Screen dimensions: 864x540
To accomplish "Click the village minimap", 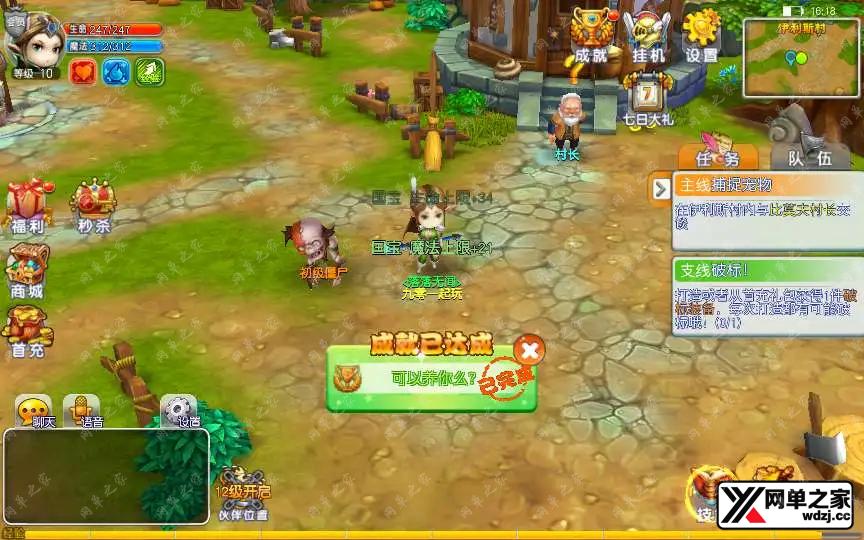I will 800,58.
